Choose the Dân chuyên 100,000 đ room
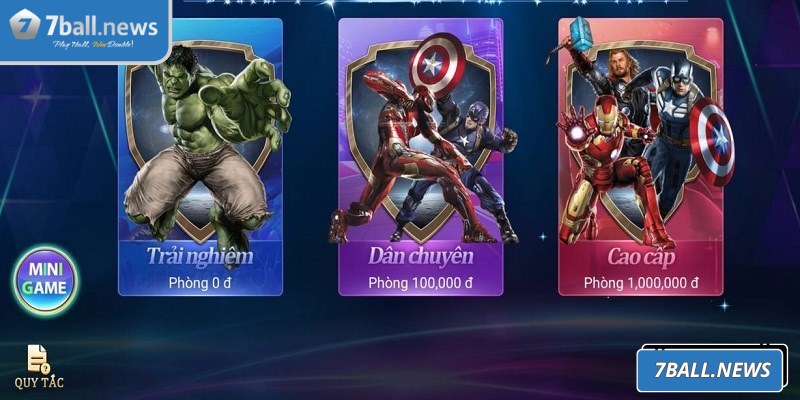 420,160
